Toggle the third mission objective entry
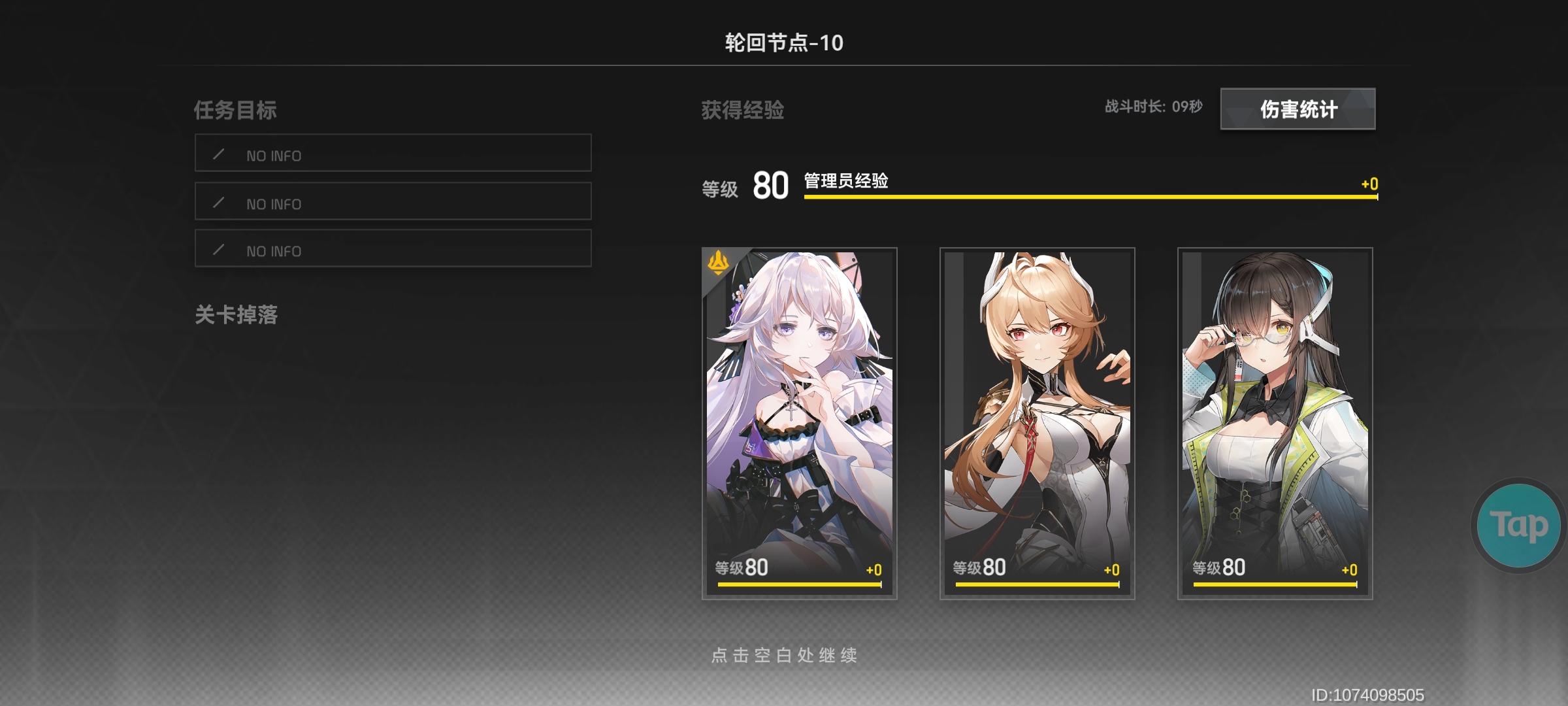 [393, 250]
